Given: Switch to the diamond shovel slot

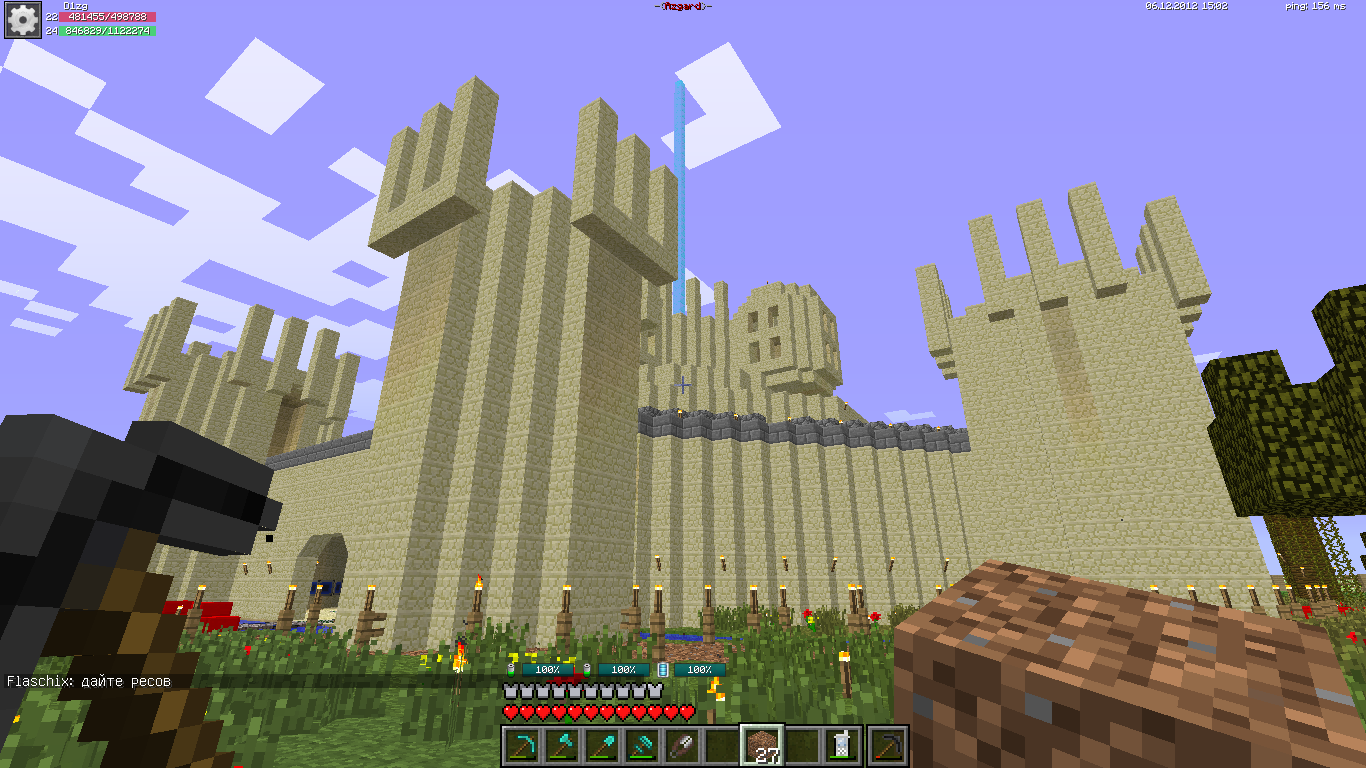Looking at the screenshot, I should click(601, 745).
